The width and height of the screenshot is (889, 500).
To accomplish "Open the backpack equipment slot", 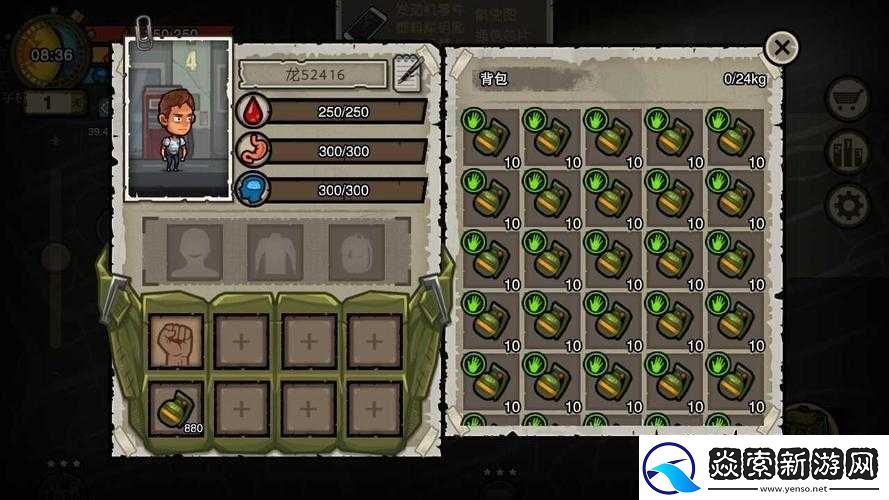I will pos(356,251).
